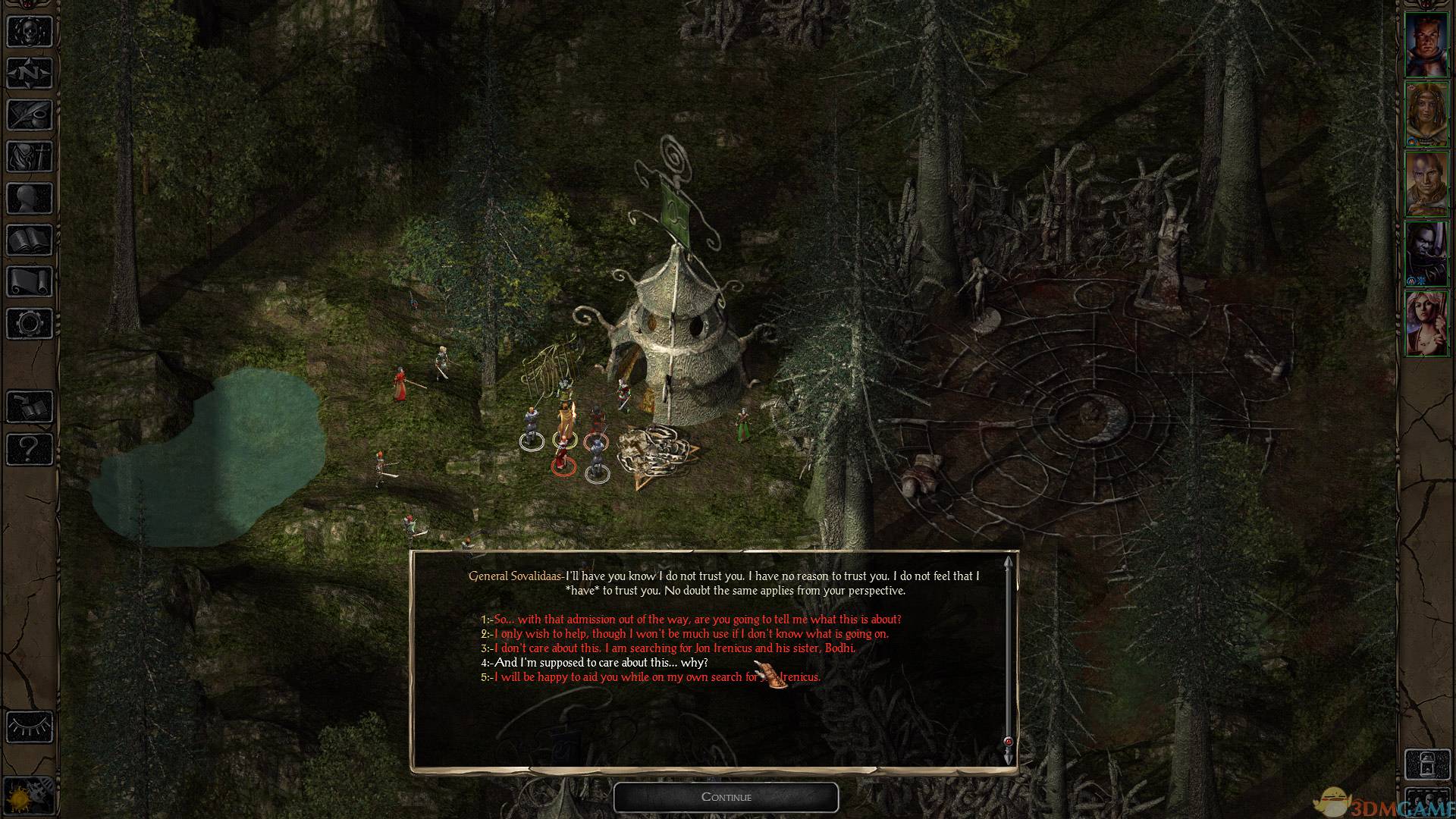This screenshot has height=819, width=1456.
Task: Open the character record head-silhouette icon
Action: coord(30,199)
